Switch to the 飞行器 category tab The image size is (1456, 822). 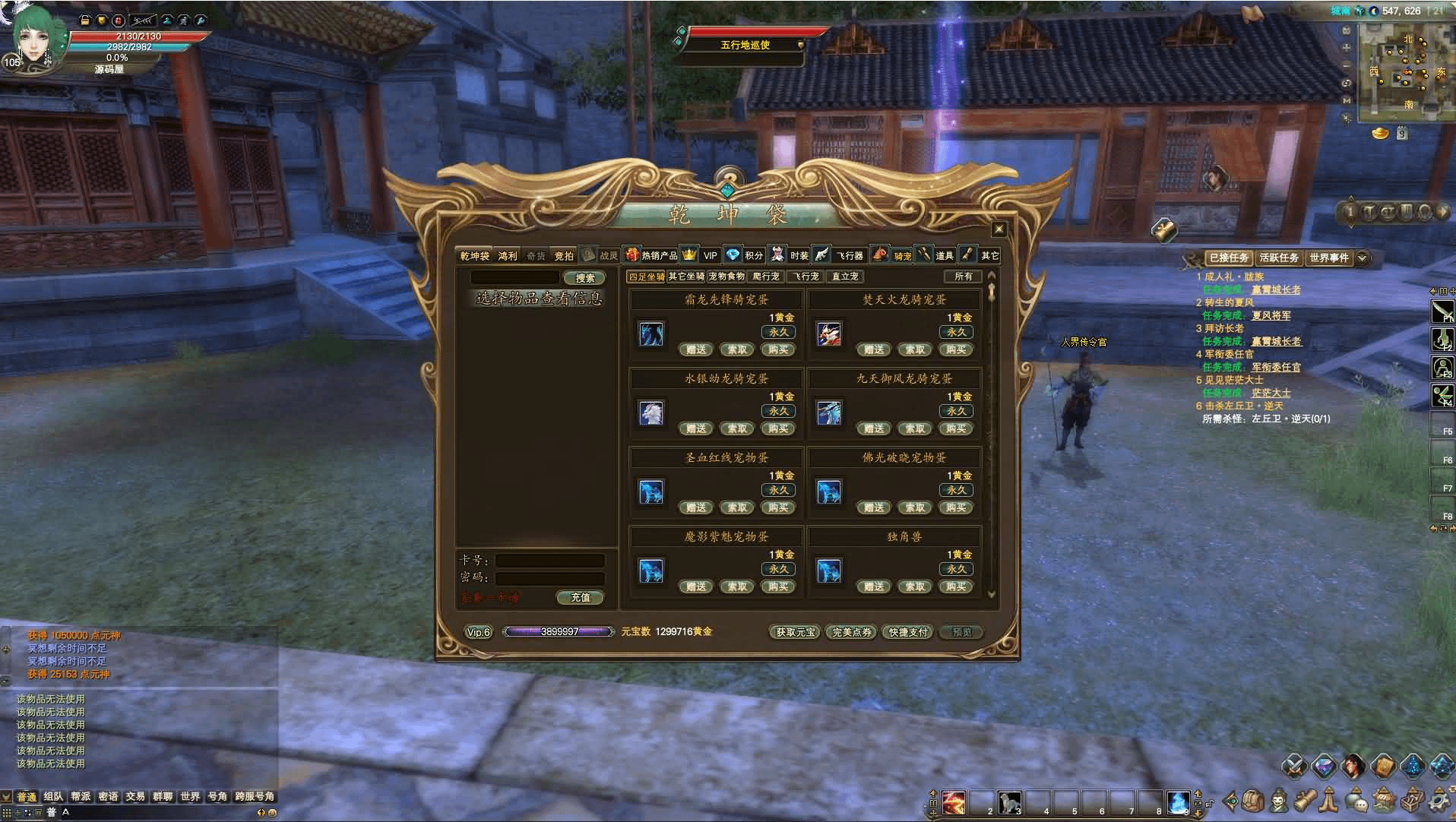click(850, 256)
